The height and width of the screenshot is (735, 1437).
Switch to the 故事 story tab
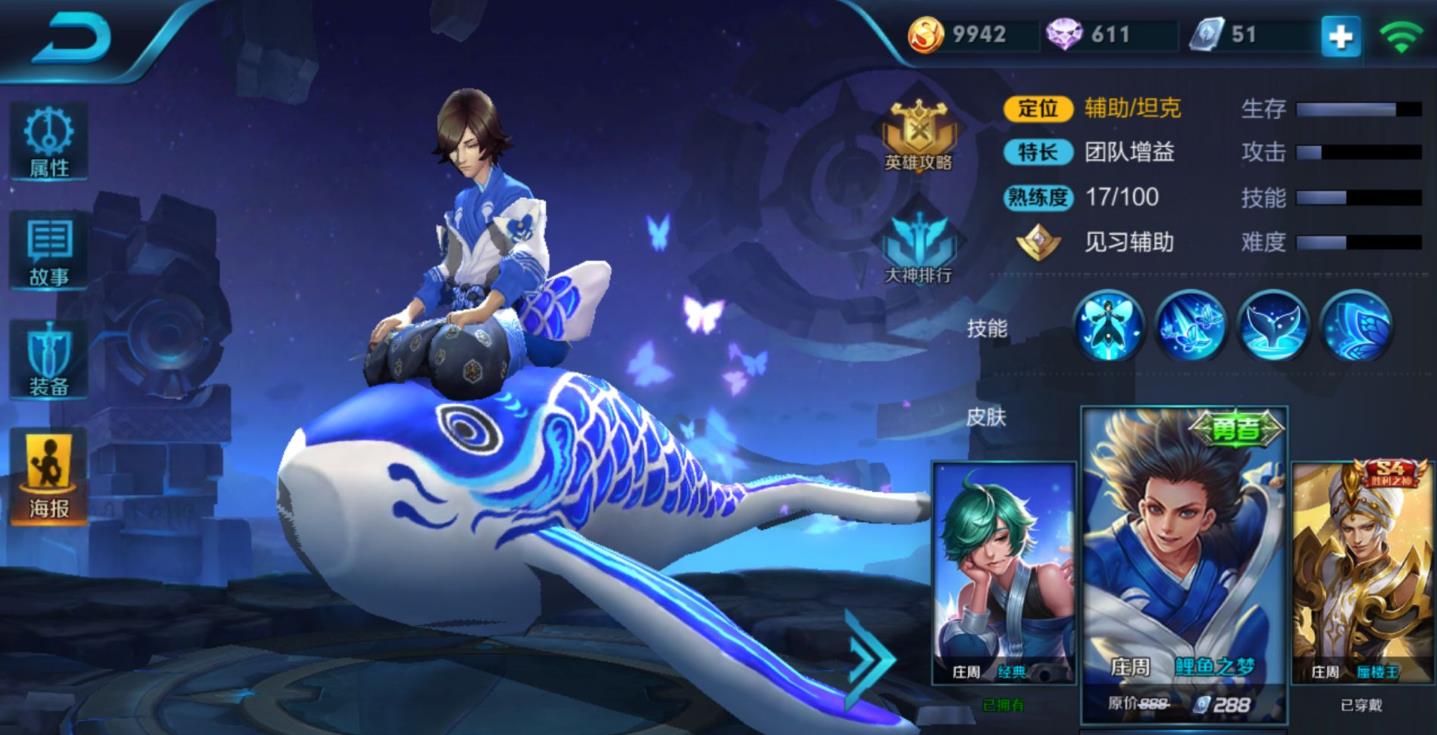pyautogui.click(x=49, y=251)
